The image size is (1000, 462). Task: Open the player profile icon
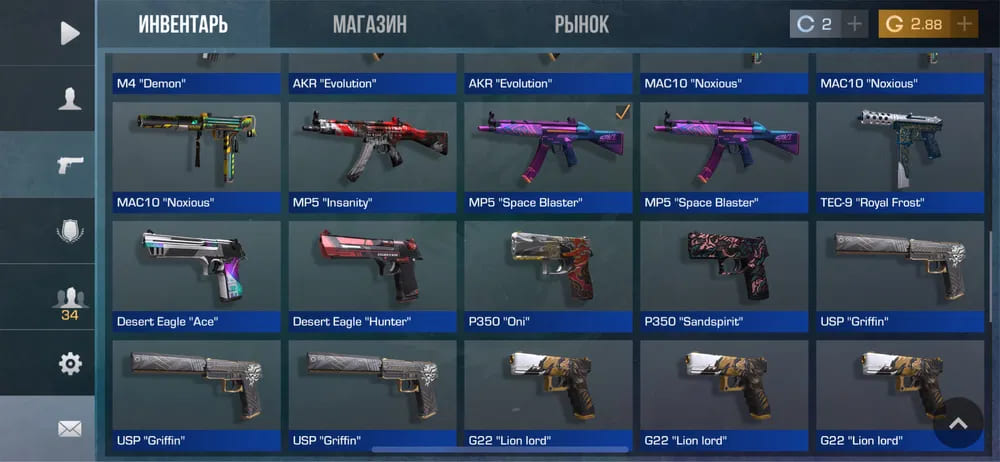[x=69, y=98]
